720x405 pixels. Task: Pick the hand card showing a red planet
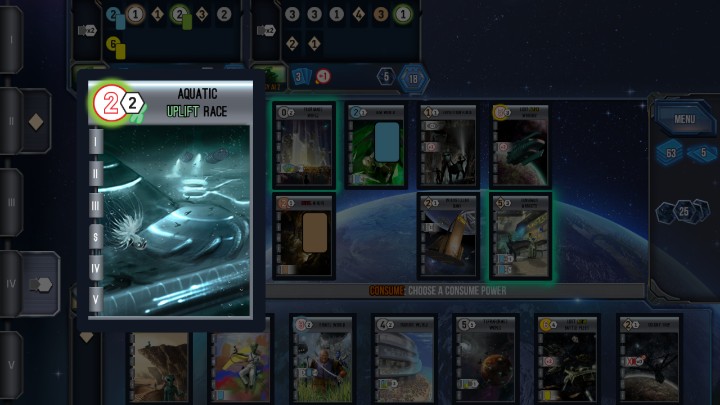485,360
